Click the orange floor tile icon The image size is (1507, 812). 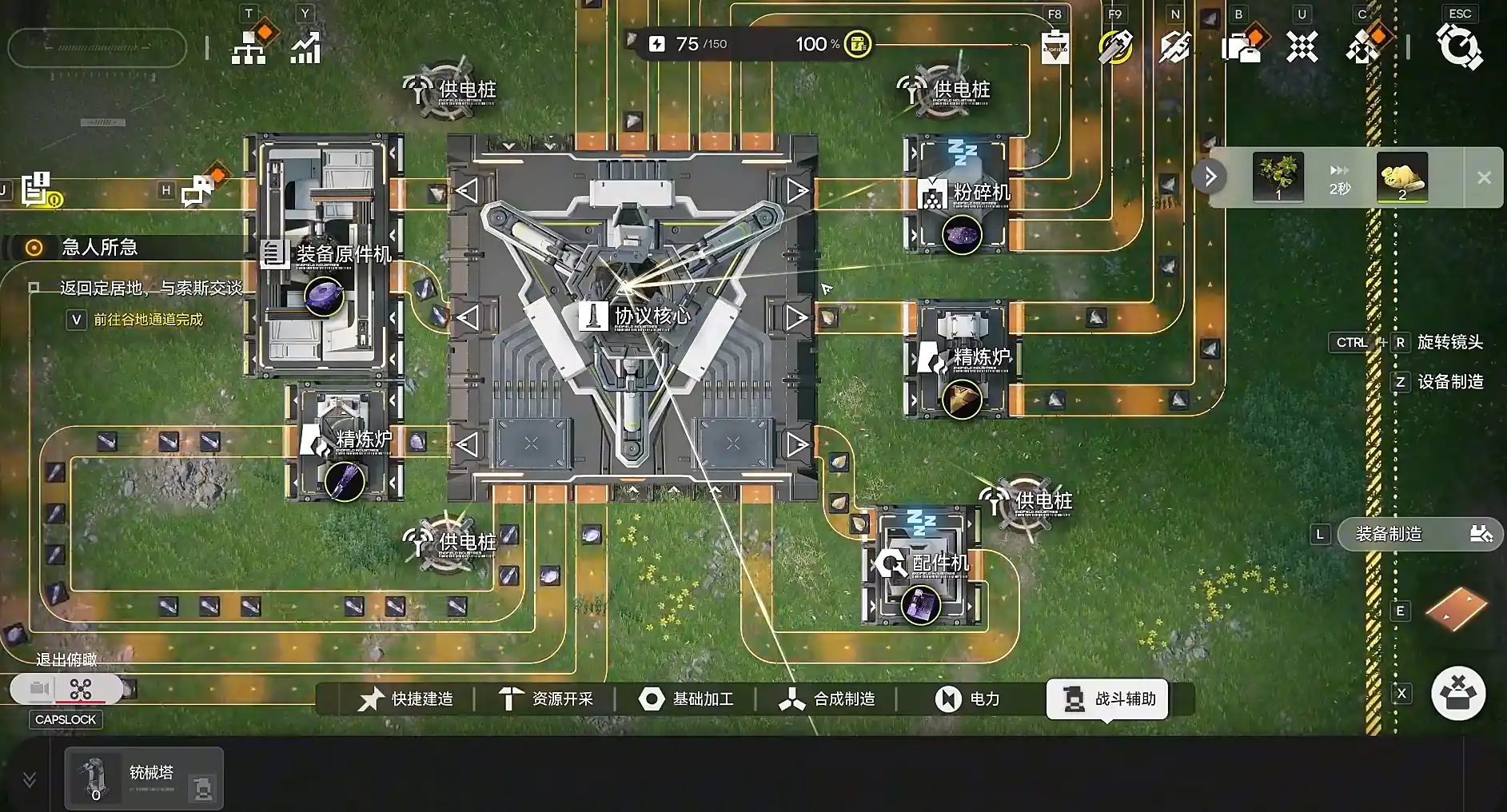coord(1457,607)
